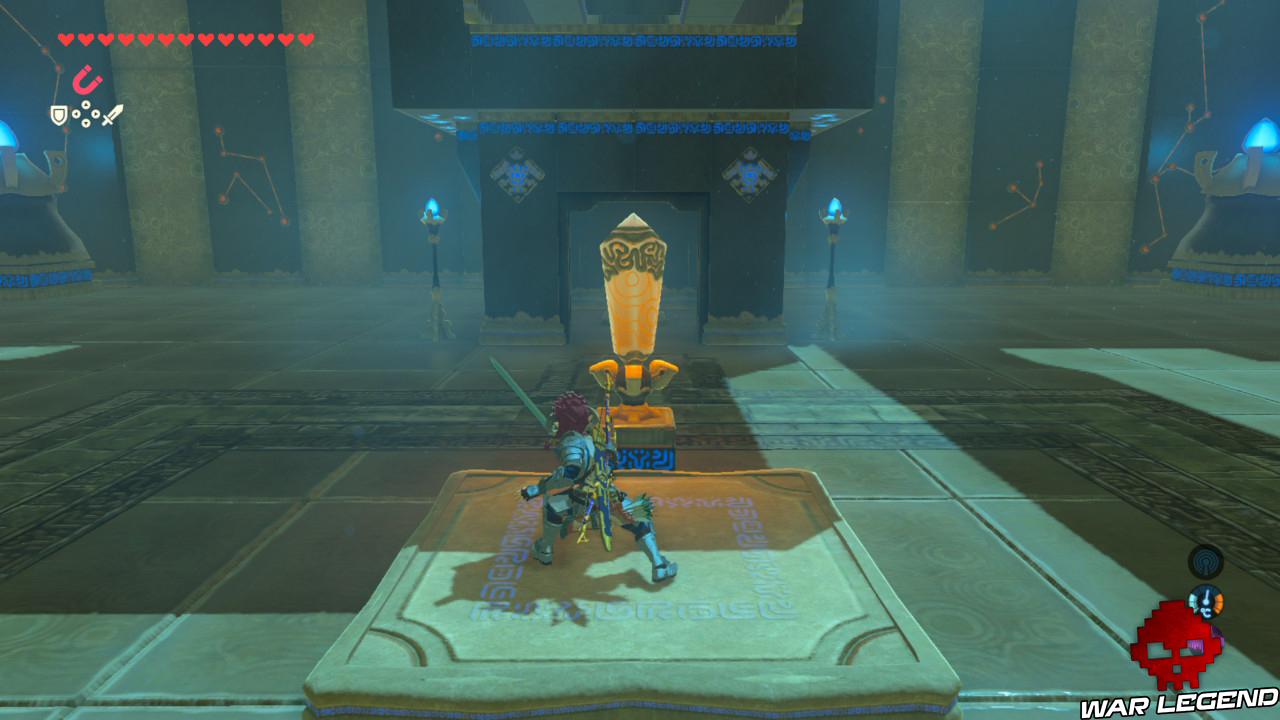Expand the orange segment of the temperature dial

tap(1219, 600)
